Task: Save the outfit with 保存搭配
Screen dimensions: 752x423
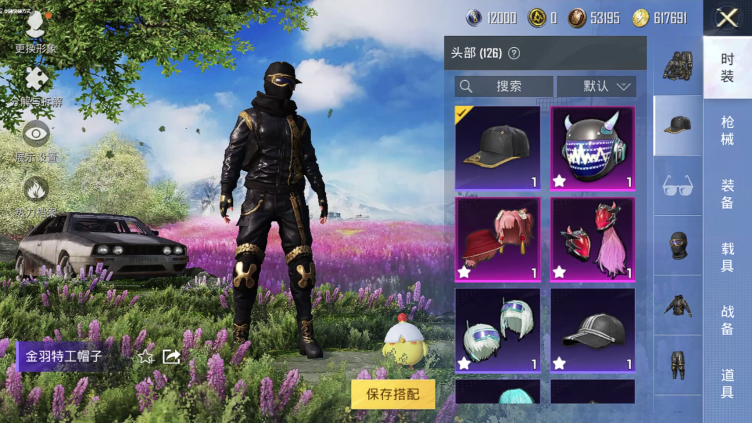Action: coord(393,393)
